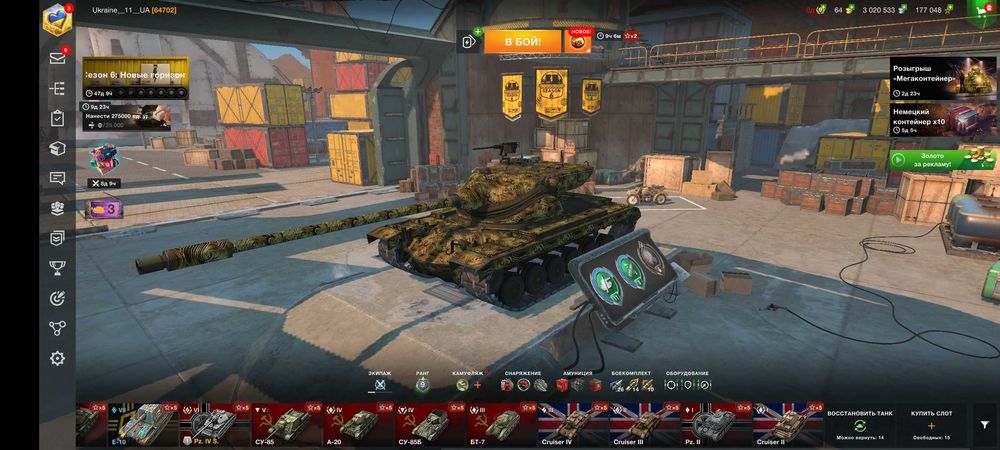Screen dimensions: 1000x450
Task: Open the missions clipboard icon
Action: click(x=58, y=118)
